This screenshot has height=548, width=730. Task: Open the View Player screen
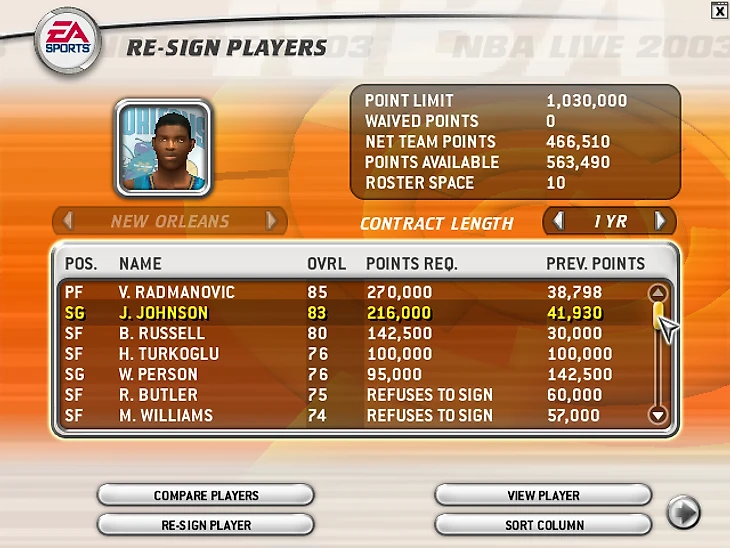543,495
